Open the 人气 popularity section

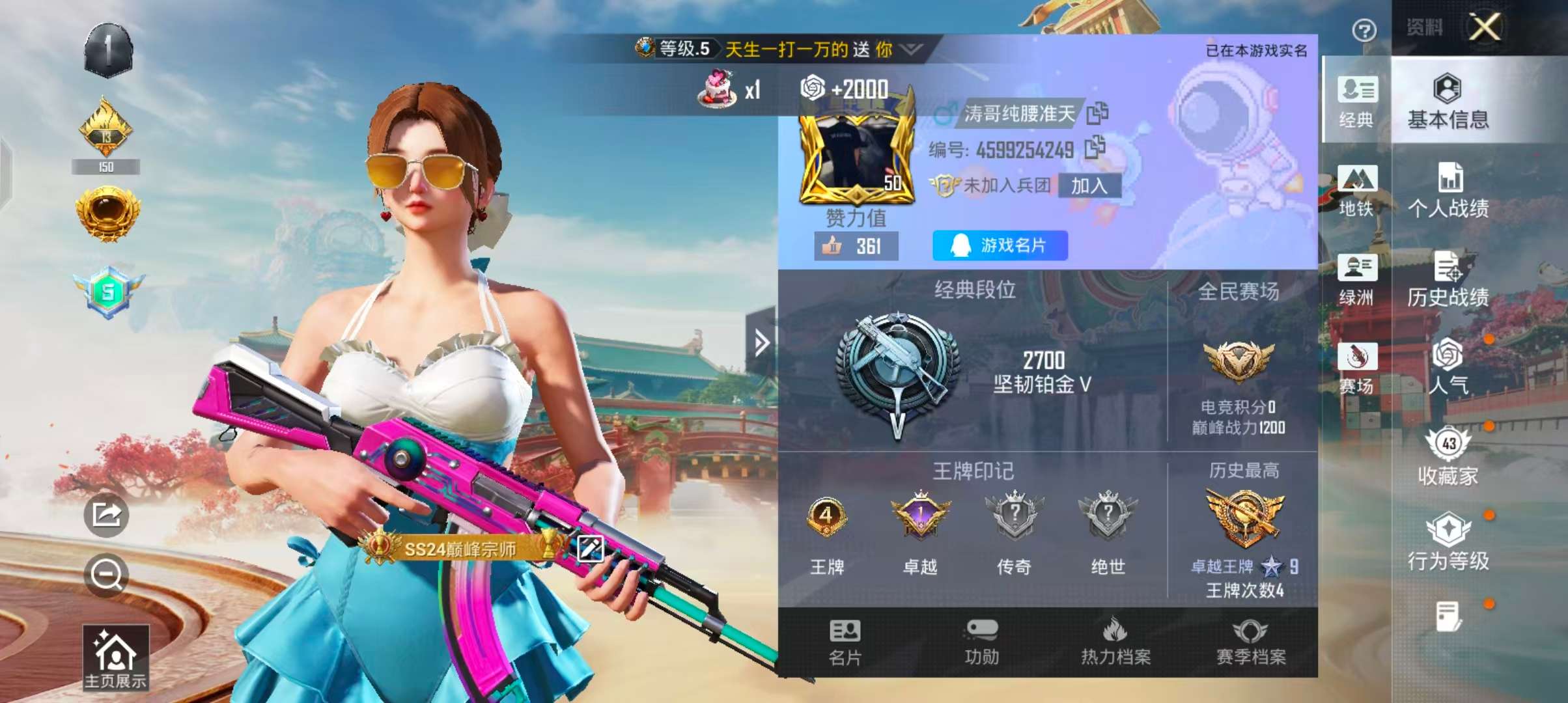point(1448,366)
